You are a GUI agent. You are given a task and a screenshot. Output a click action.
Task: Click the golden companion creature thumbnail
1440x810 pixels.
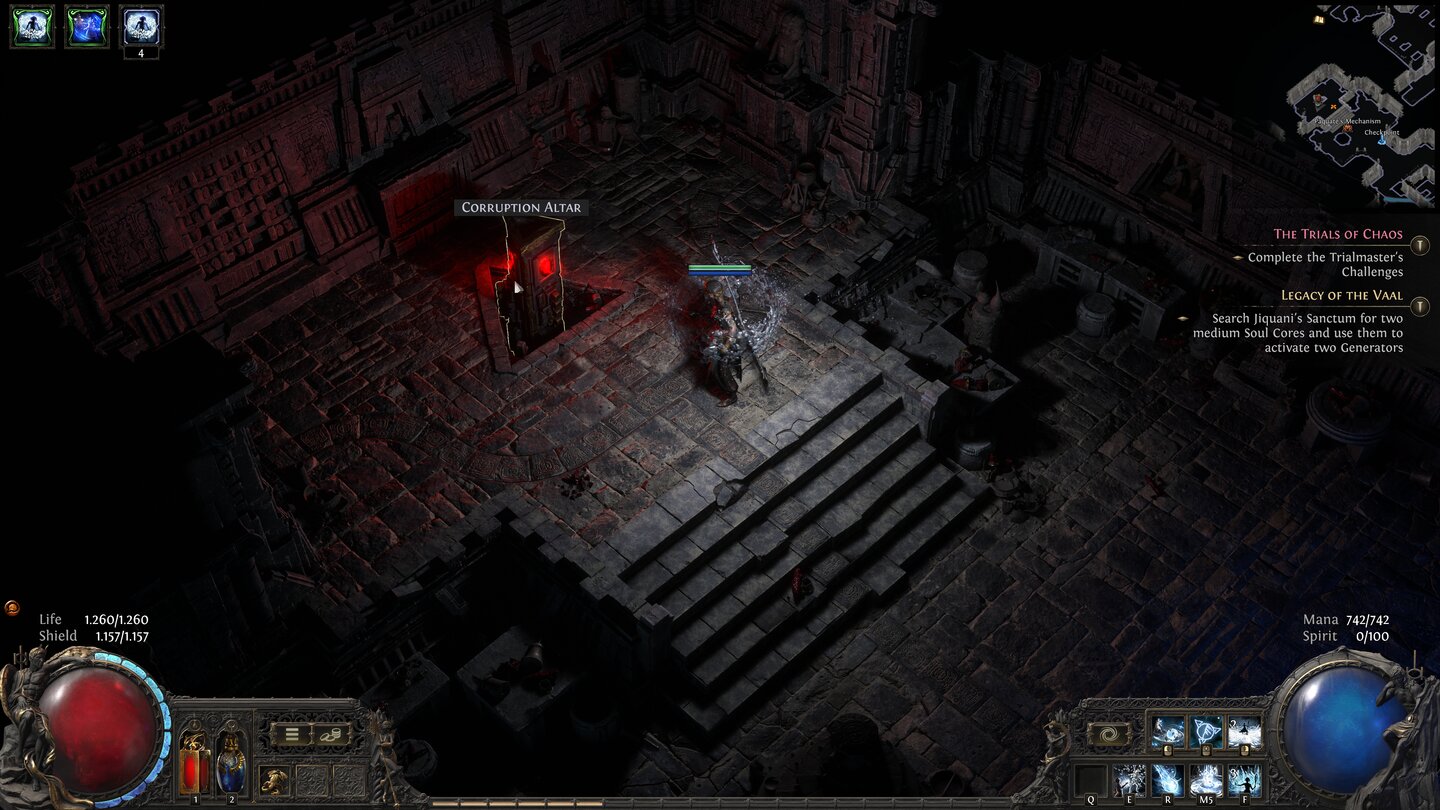pos(274,780)
